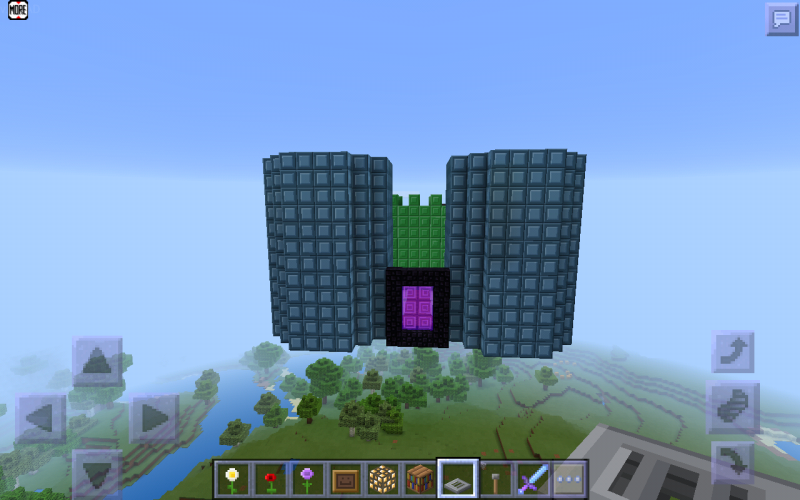Move forward with the up arrow pad button
Viewport: 800px width, 500px height.
[x=97, y=362]
